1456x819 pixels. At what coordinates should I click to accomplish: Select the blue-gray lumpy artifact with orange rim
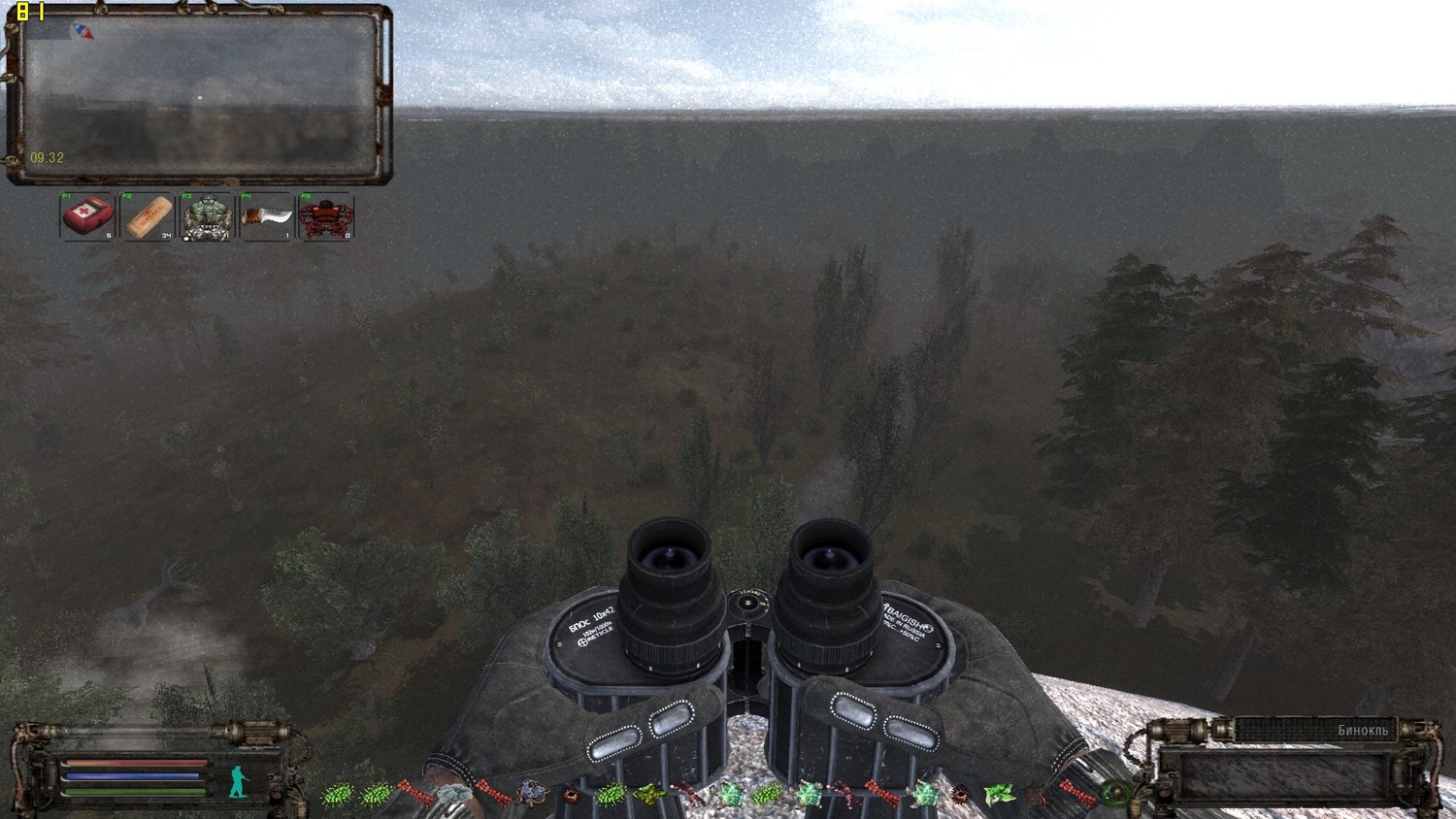click(x=532, y=794)
